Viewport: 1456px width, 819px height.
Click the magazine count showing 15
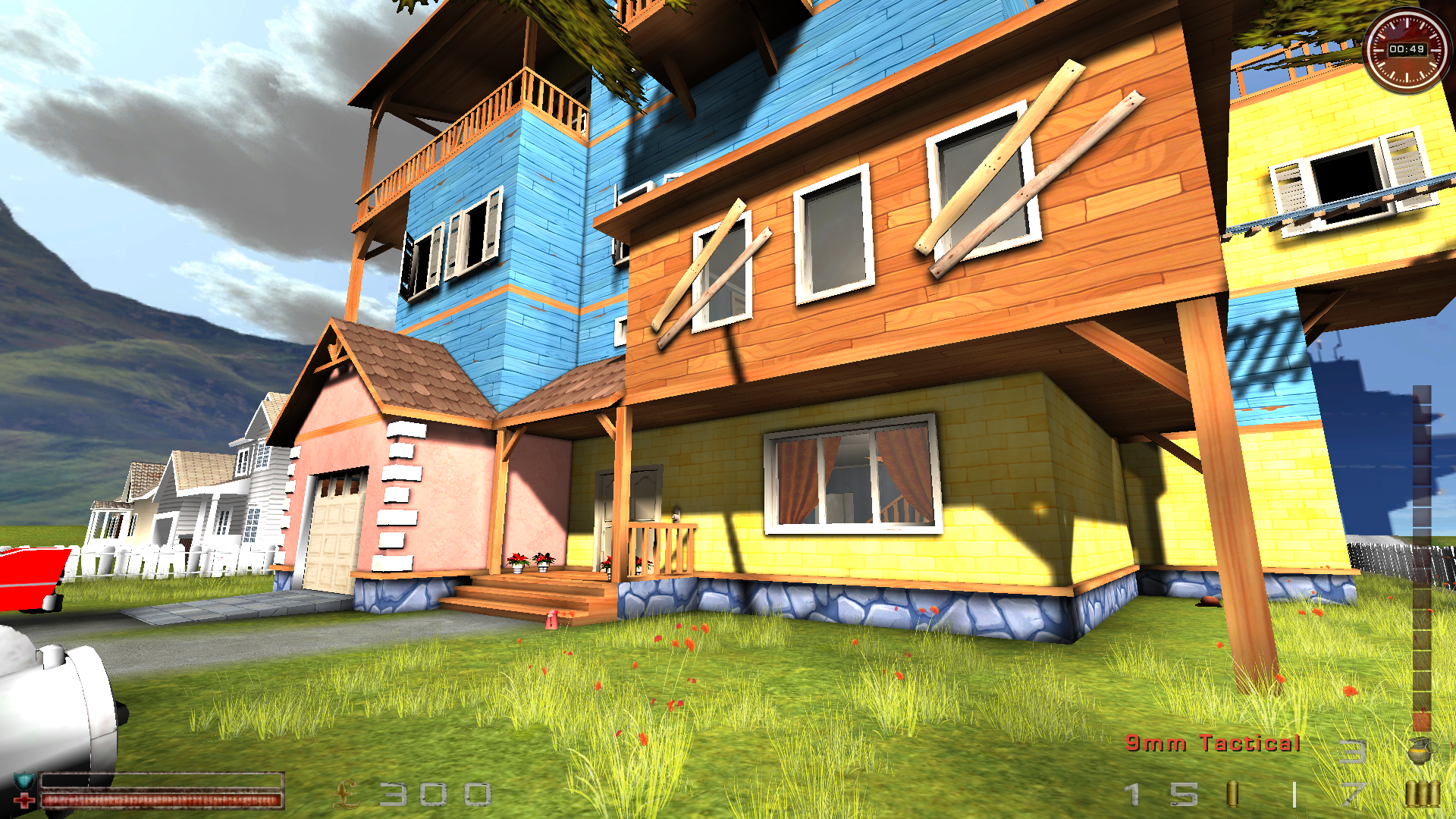pyautogui.click(x=1160, y=795)
